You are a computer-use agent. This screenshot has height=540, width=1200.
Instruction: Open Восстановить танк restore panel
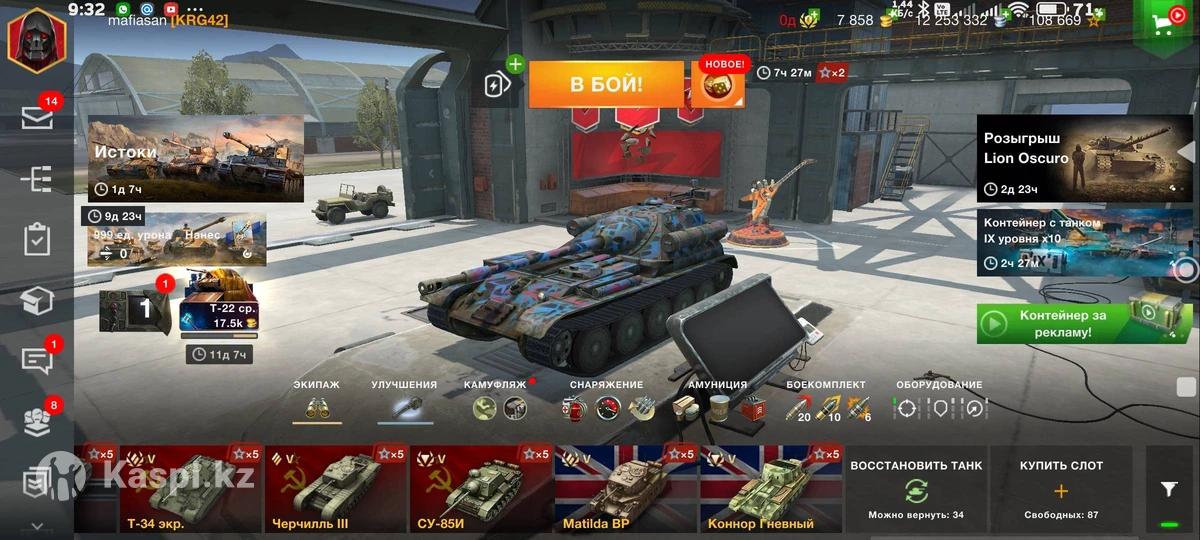[916, 489]
